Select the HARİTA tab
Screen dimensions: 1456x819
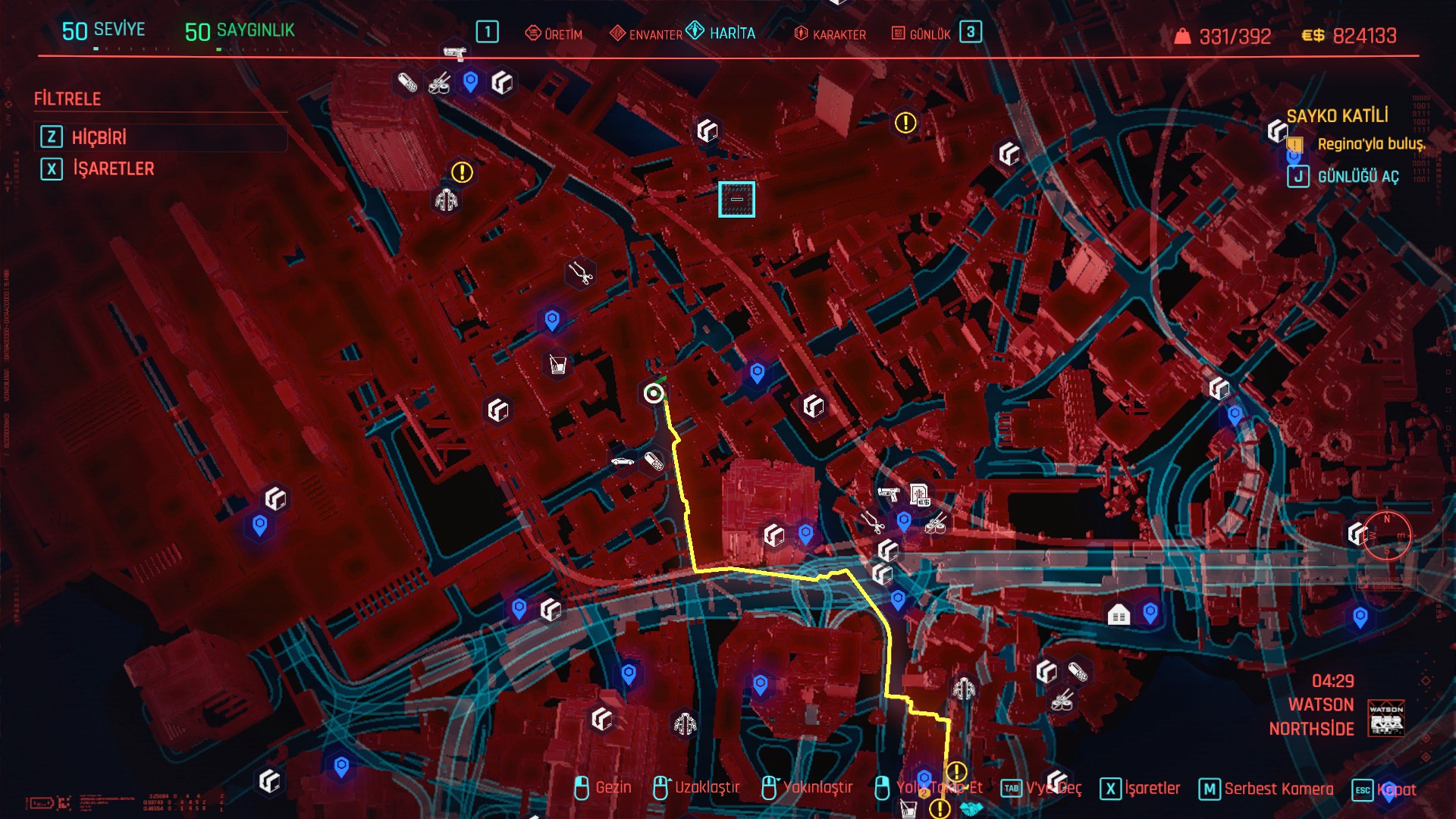pos(722,33)
